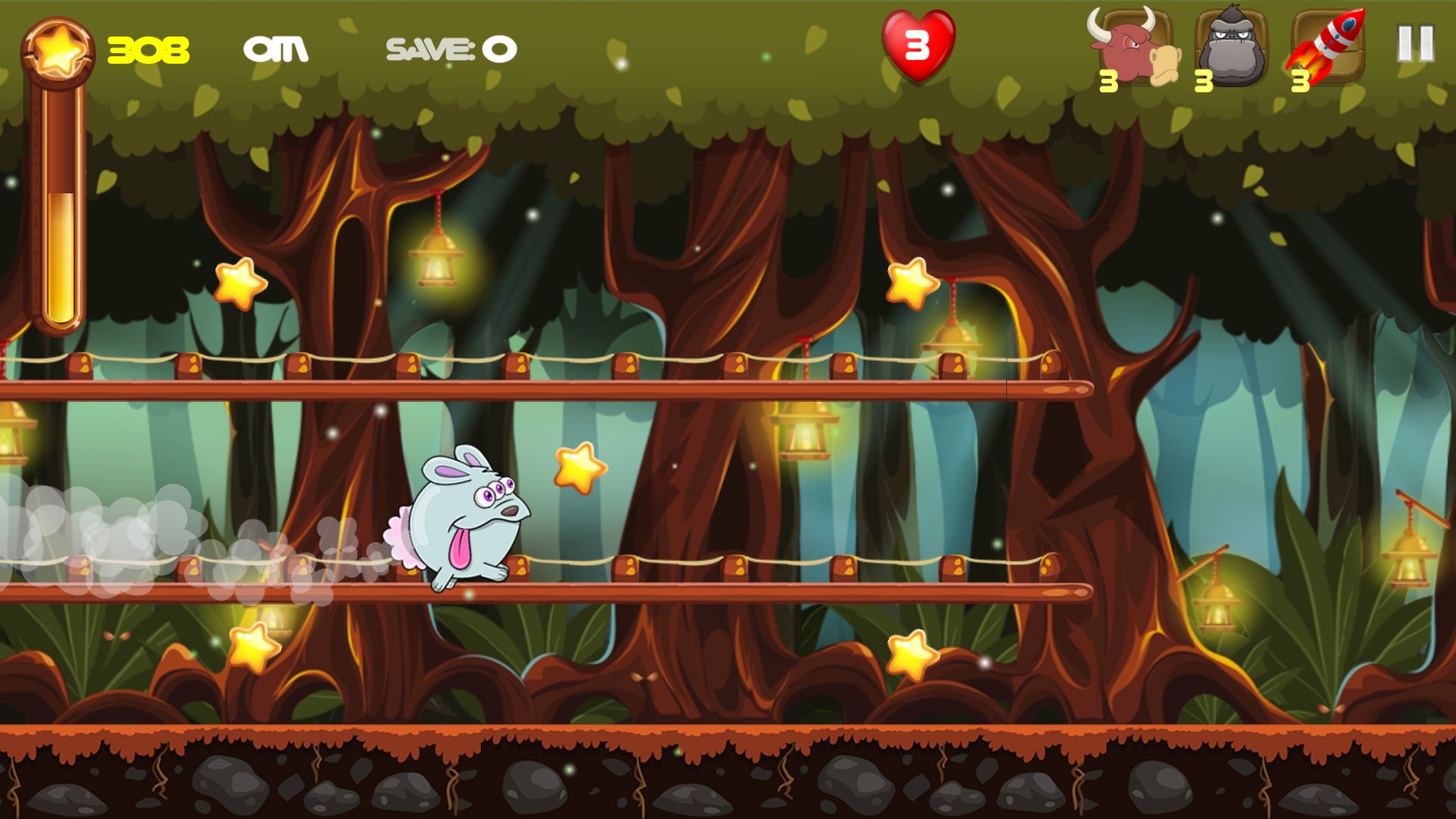Image resolution: width=1456 pixels, height=819 pixels.
Task: Click the 0m distance display
Action: 278,50
